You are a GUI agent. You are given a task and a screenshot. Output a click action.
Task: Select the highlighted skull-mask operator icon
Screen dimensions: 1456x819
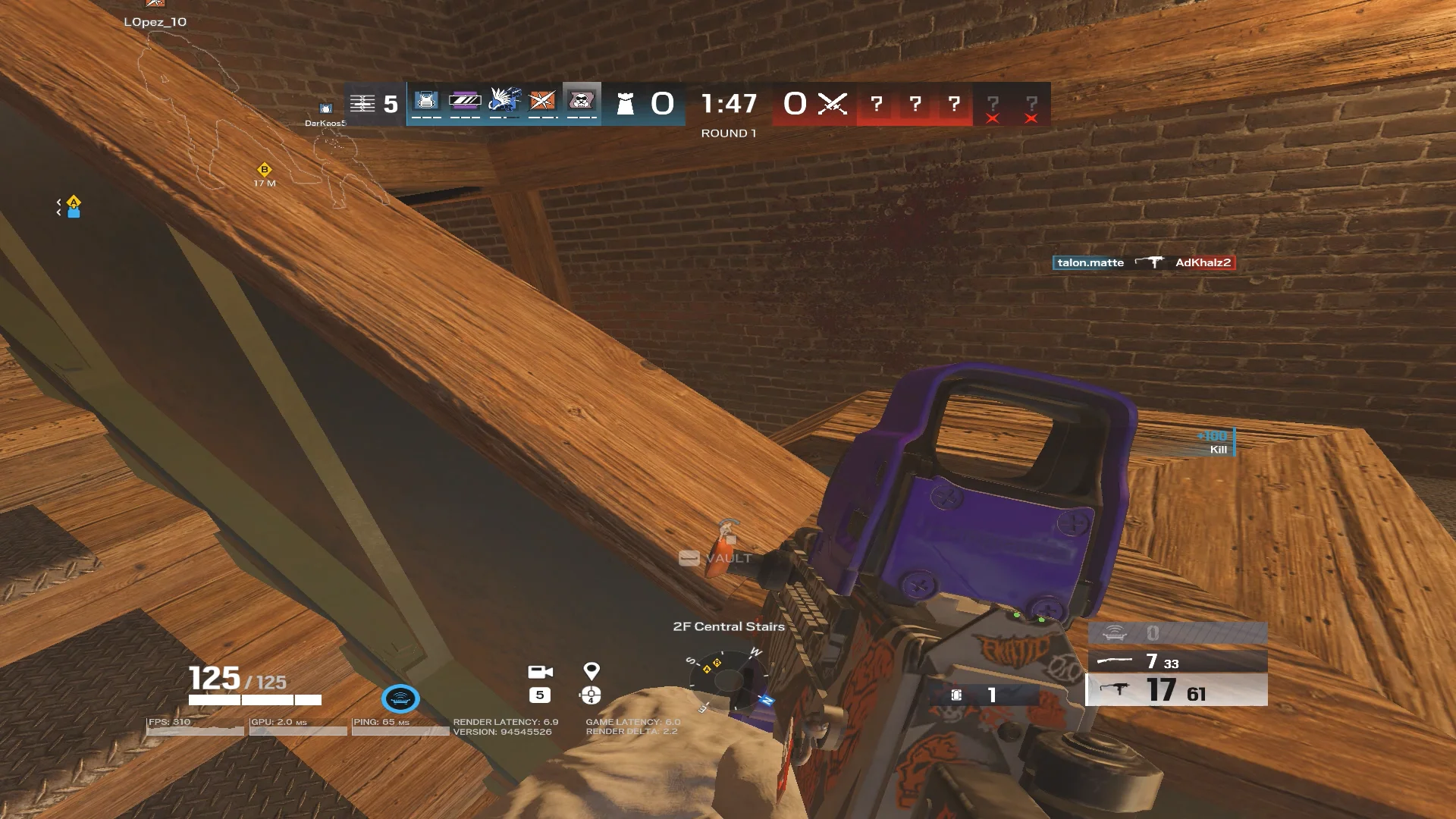pyautogui.click(x=582, y=101)
